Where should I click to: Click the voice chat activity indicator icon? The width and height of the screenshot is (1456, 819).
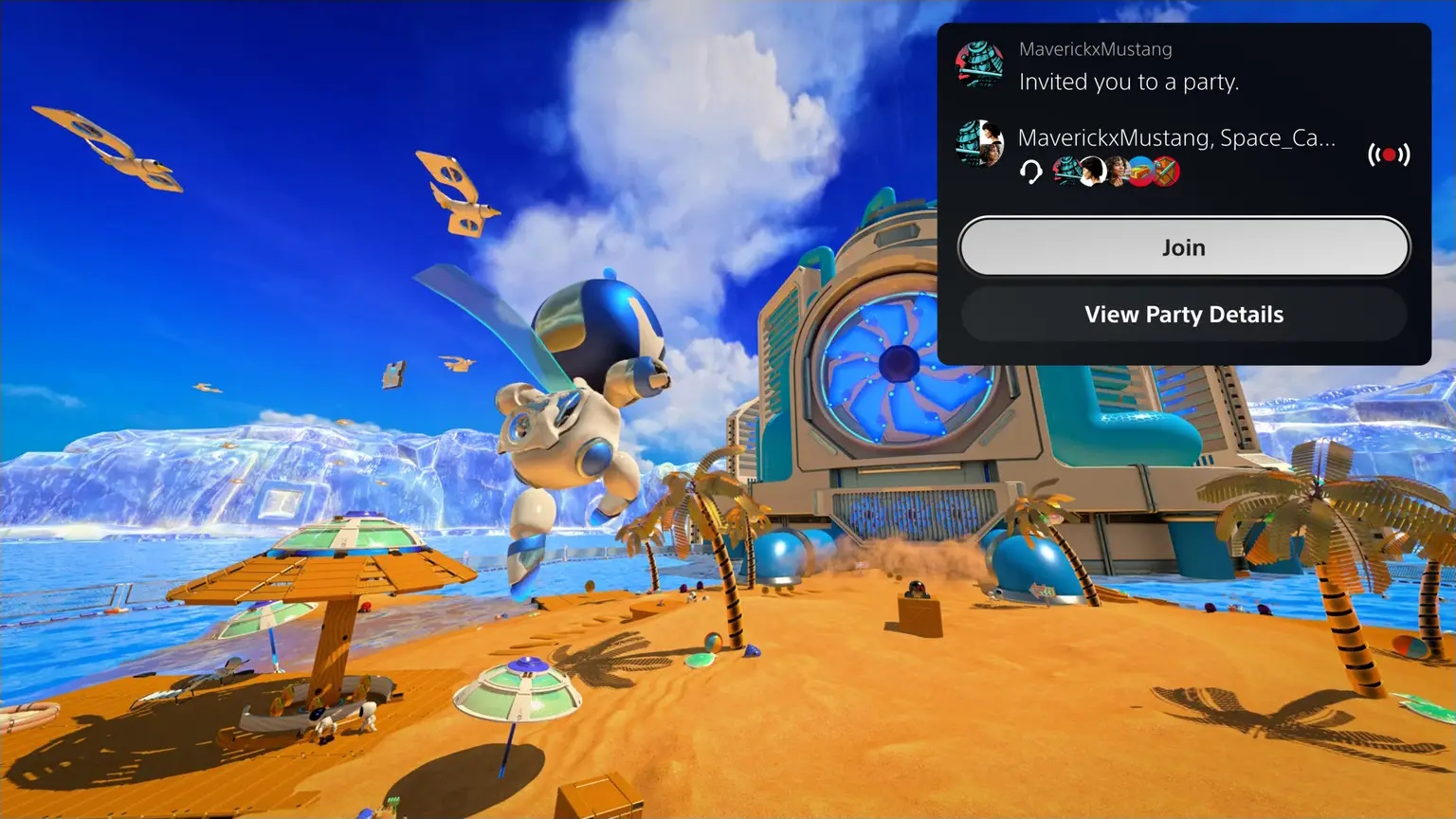tap(1389, 155)
